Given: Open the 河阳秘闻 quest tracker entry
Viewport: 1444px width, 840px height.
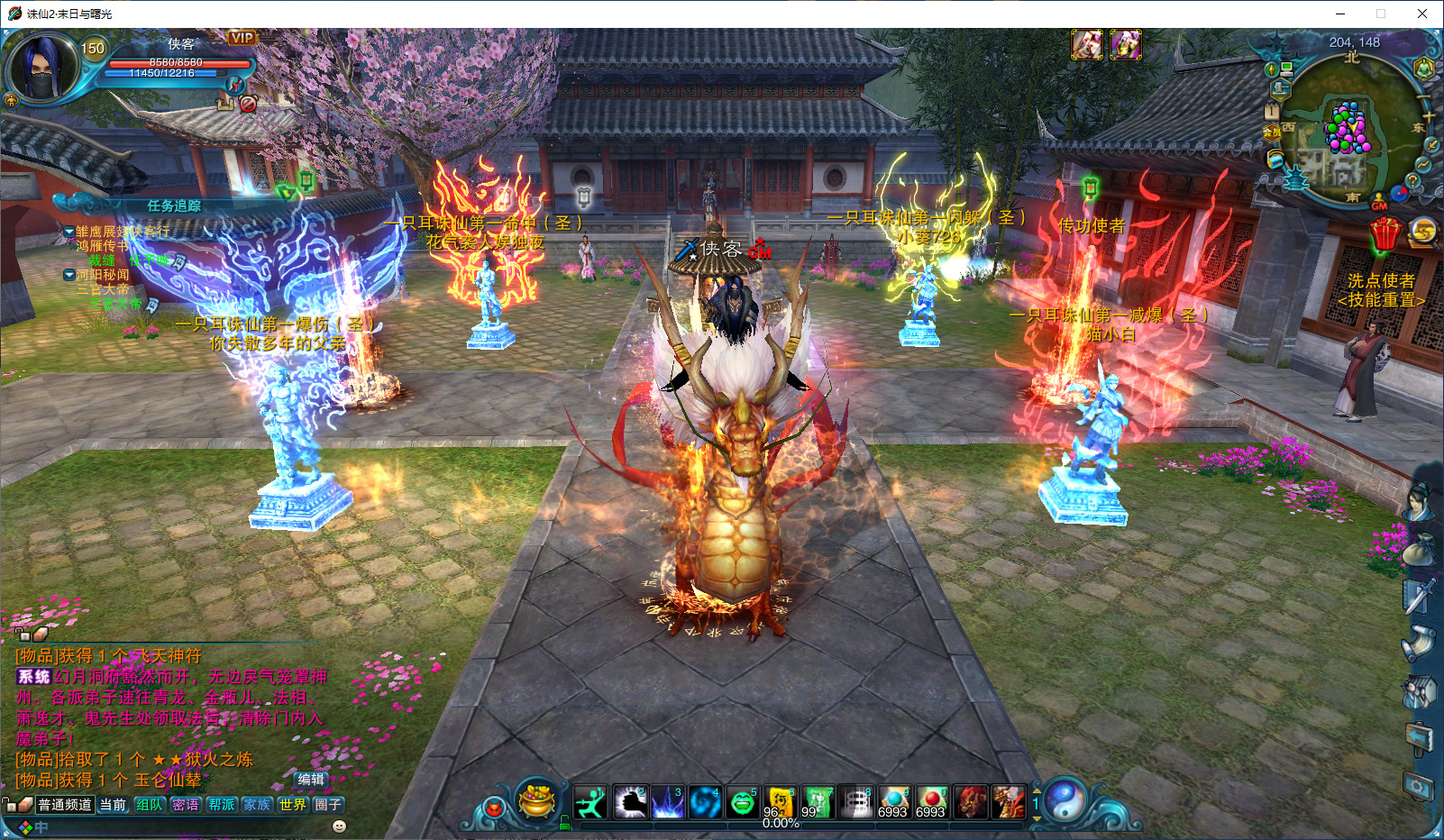Looking at the screenshot, I should (x=102, y=275).
